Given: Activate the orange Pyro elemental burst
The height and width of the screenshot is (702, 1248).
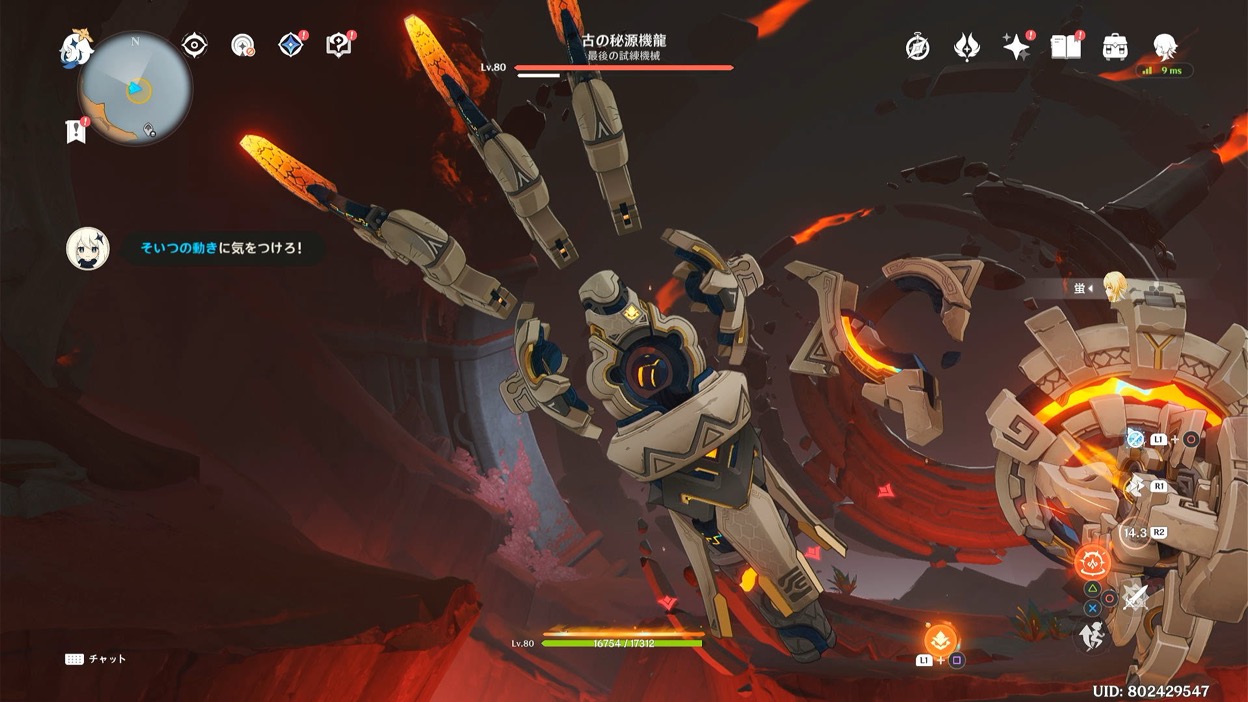Looking at the screenshot, I should (1092, 563).
